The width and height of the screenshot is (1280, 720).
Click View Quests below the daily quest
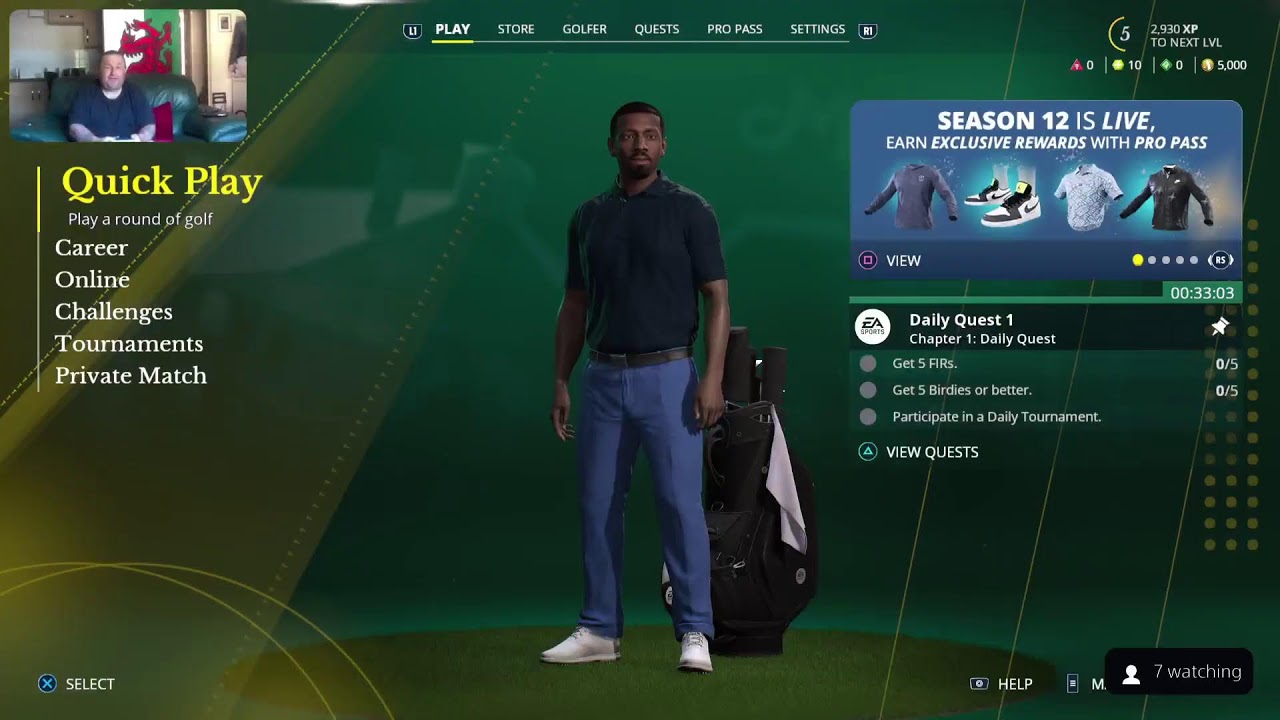pos(931,452)
